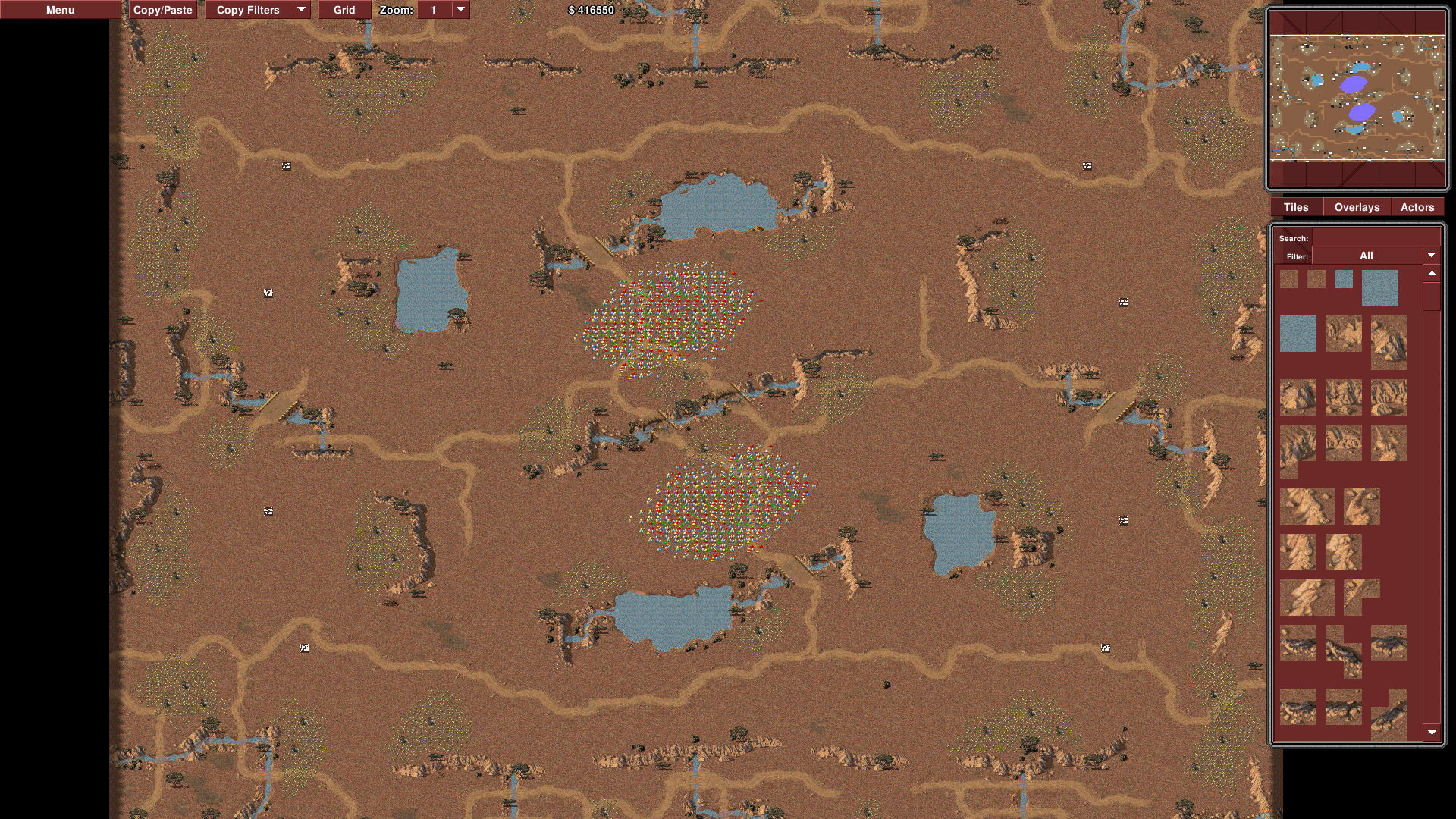
Task: Focus the tile Search field
Action: pos(1373,238)
